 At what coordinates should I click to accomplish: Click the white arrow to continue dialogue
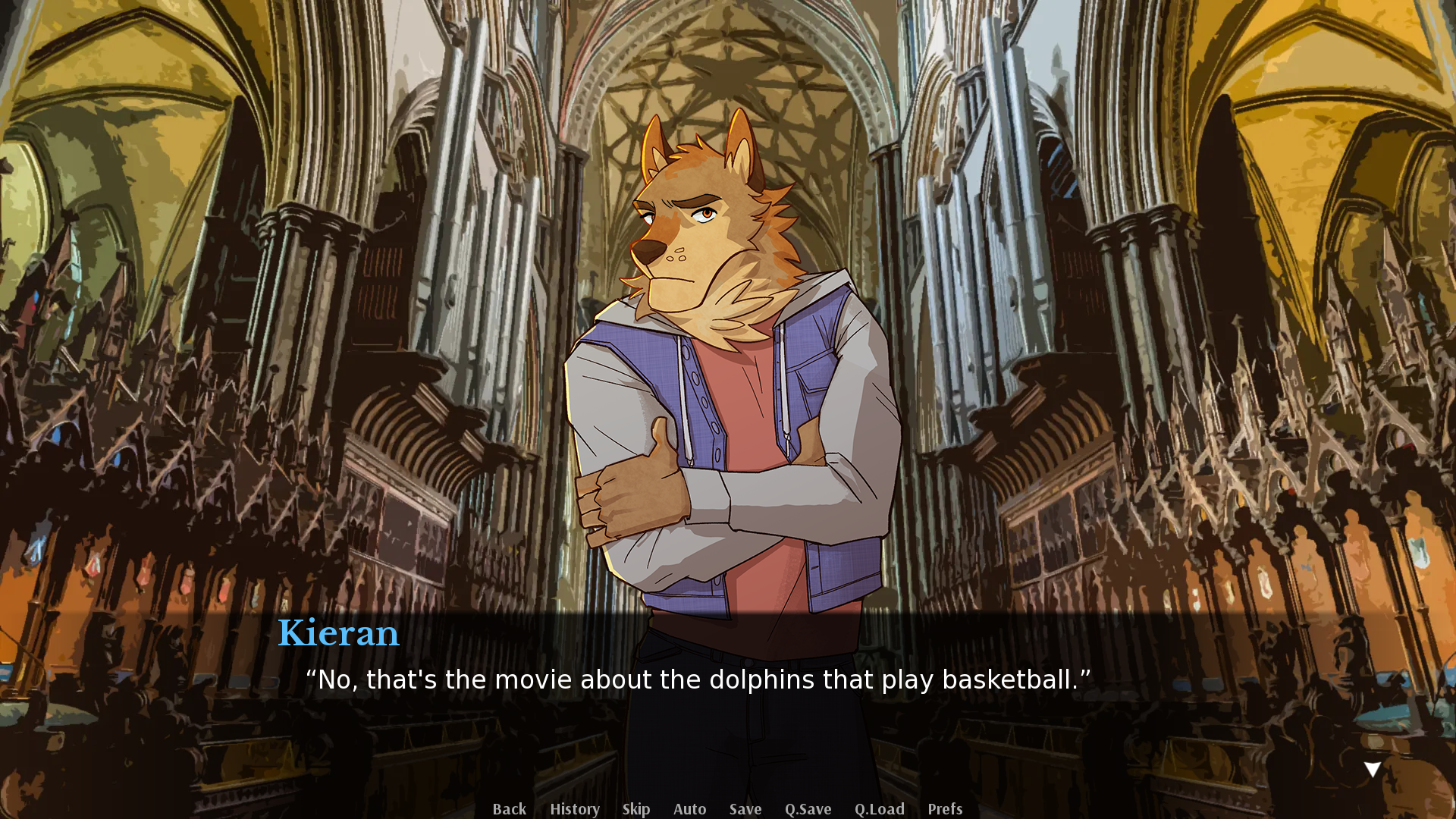click(1372, 770)
